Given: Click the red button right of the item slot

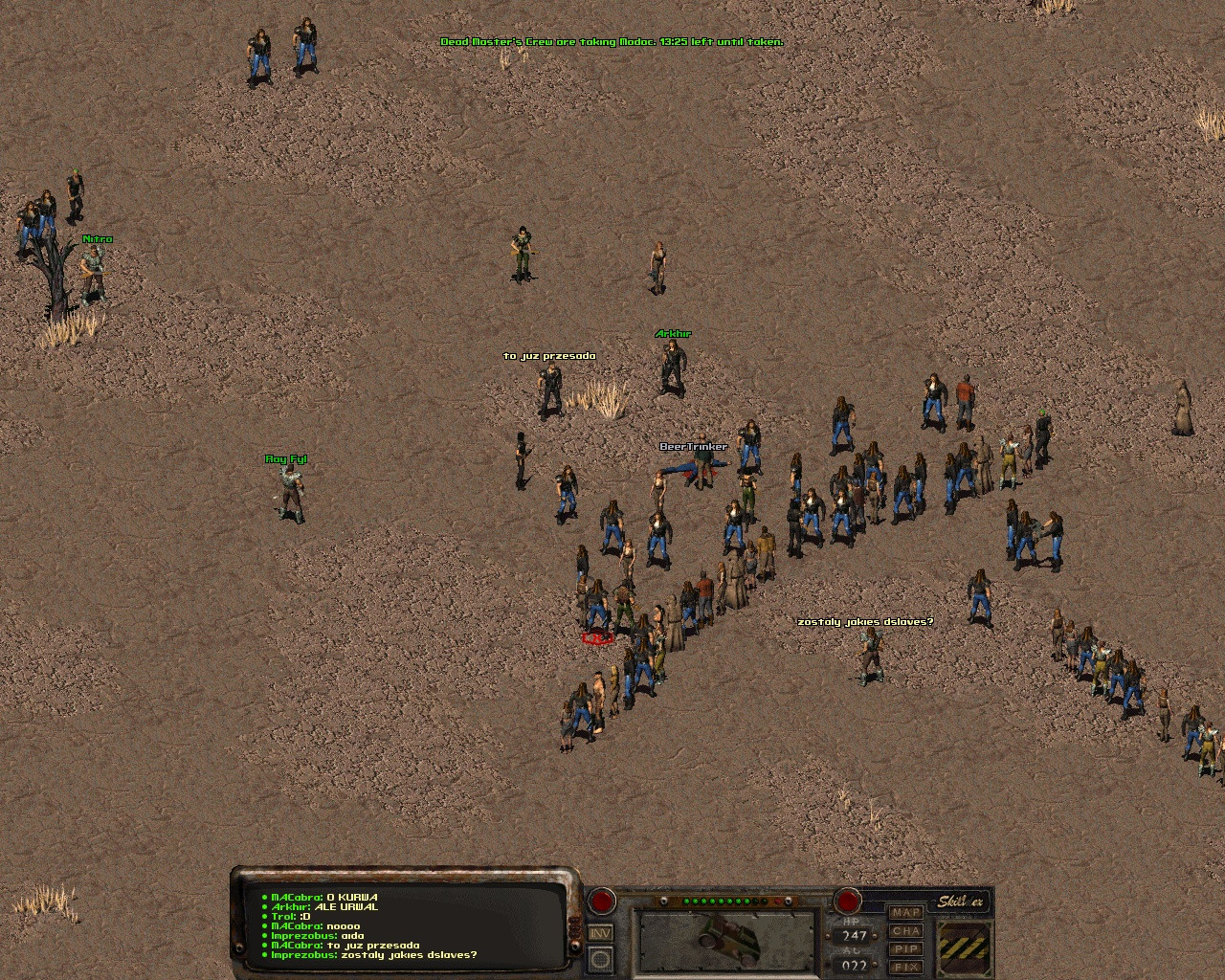Looking at the screenshot, I should point(847,901).
